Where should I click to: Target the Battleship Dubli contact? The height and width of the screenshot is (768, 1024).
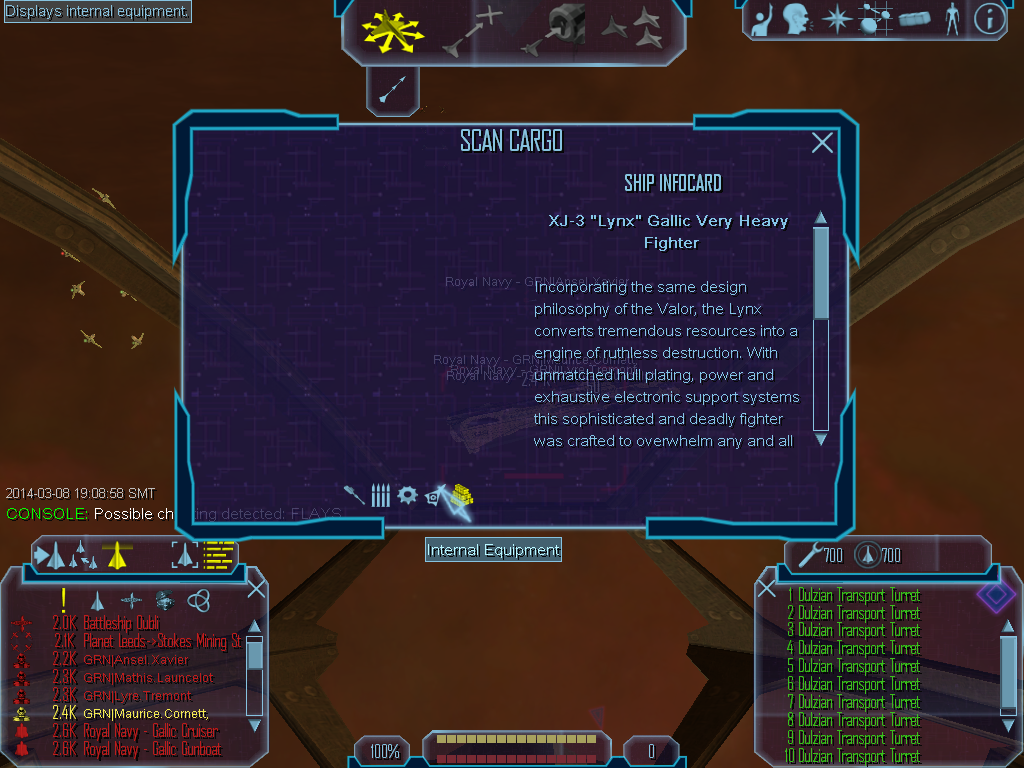121,624
